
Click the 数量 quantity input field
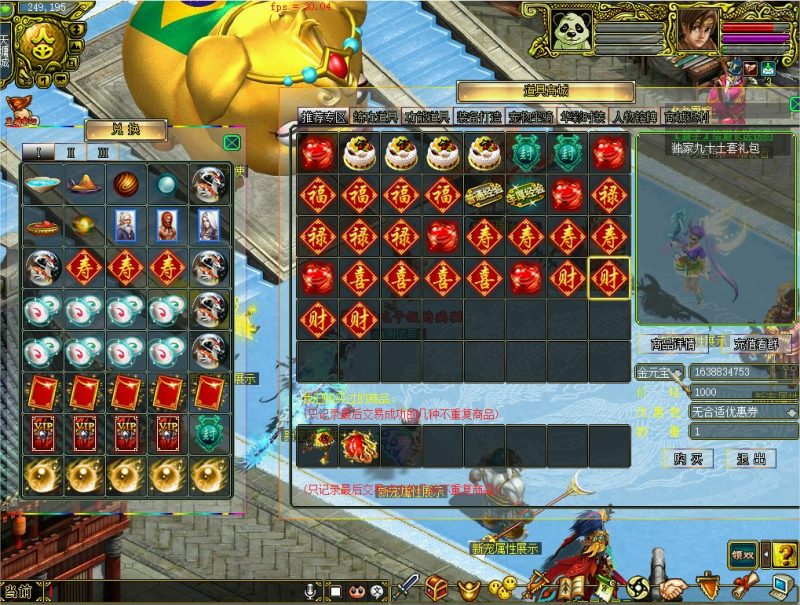pos(740,430)
